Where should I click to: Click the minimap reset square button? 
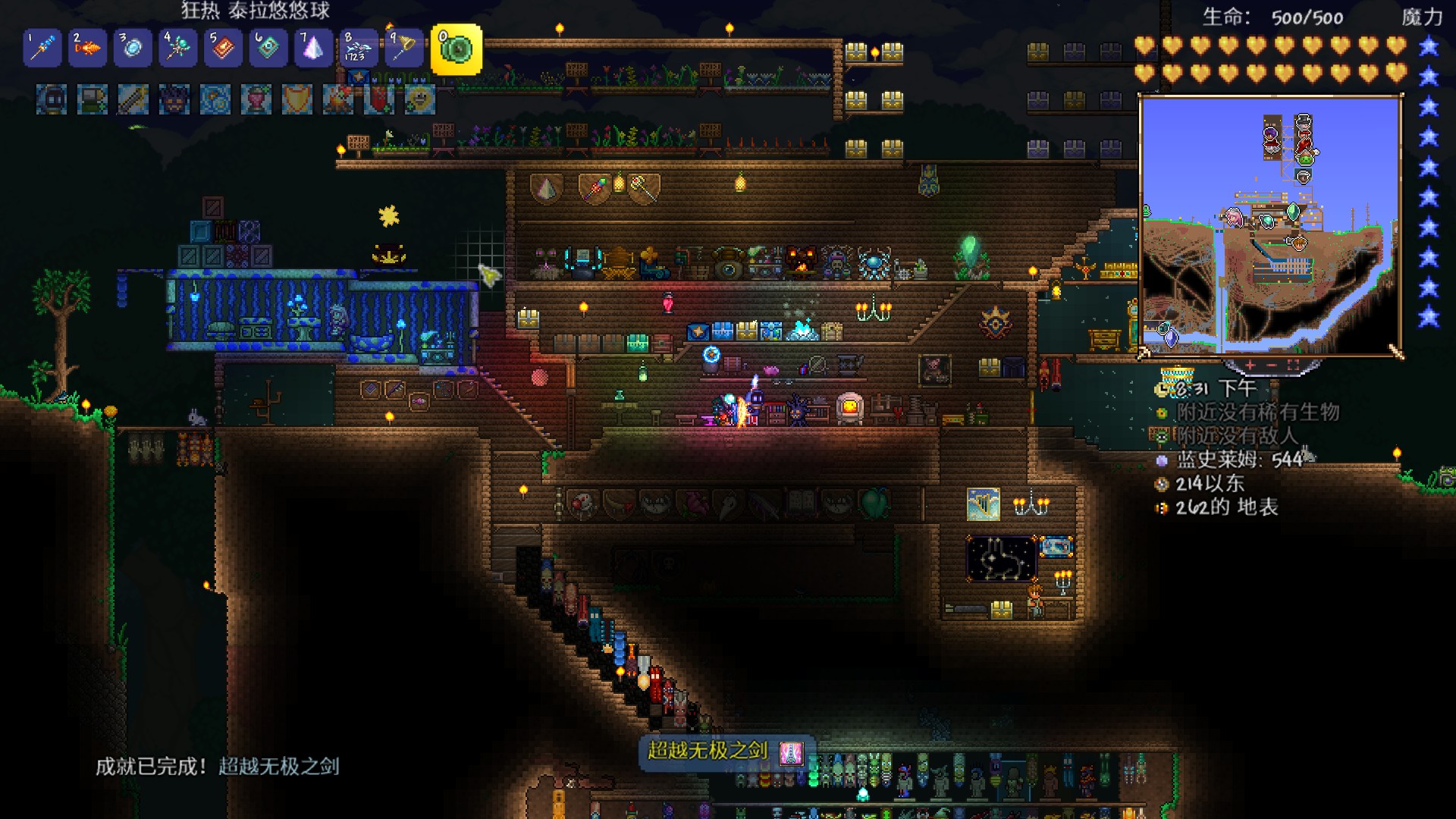click(1293, 366)
